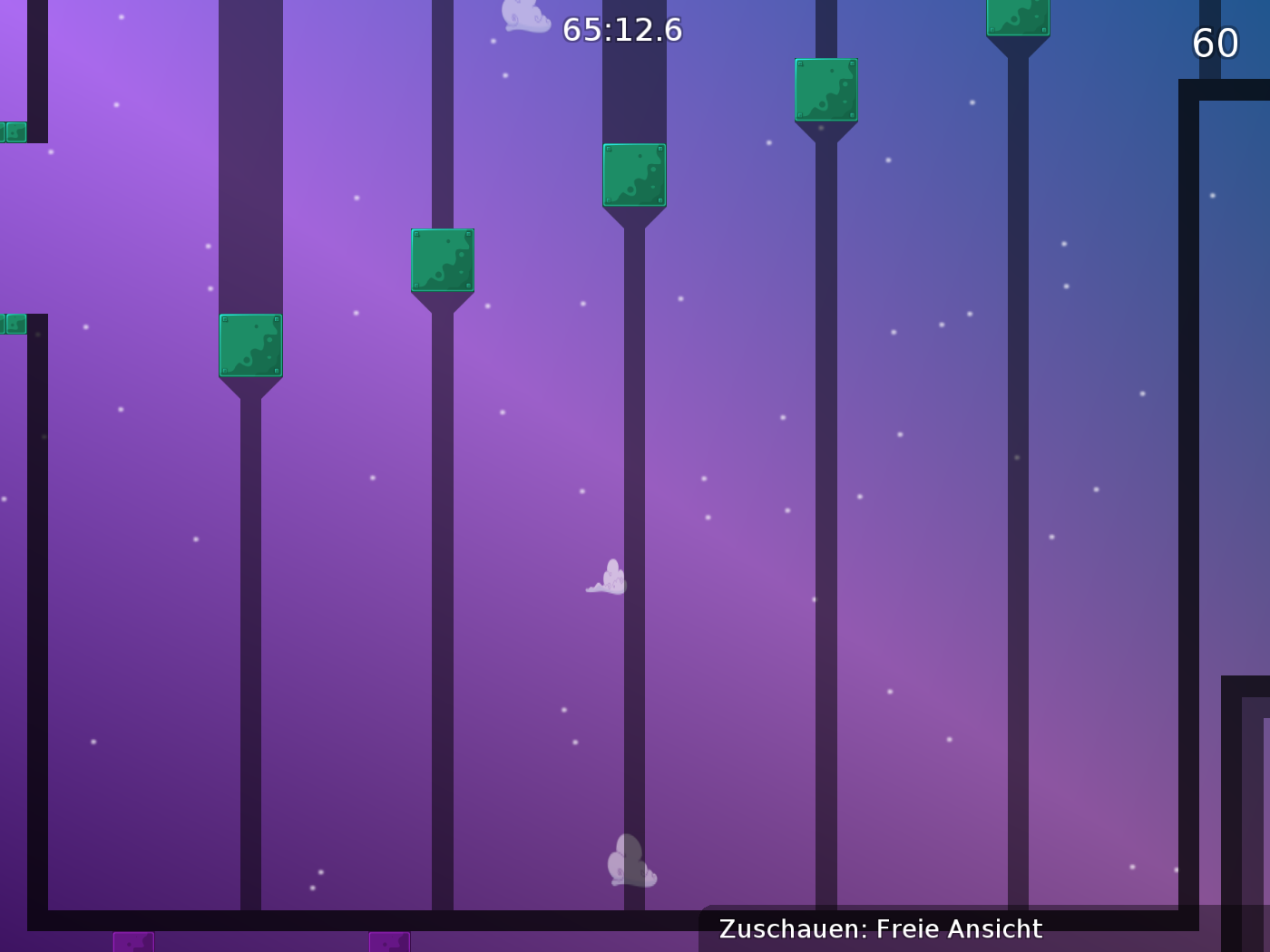The width and height of the screenshot is (1270, 952).
Task: Click the cloud near the bottom center
Action: coord(630,859)
